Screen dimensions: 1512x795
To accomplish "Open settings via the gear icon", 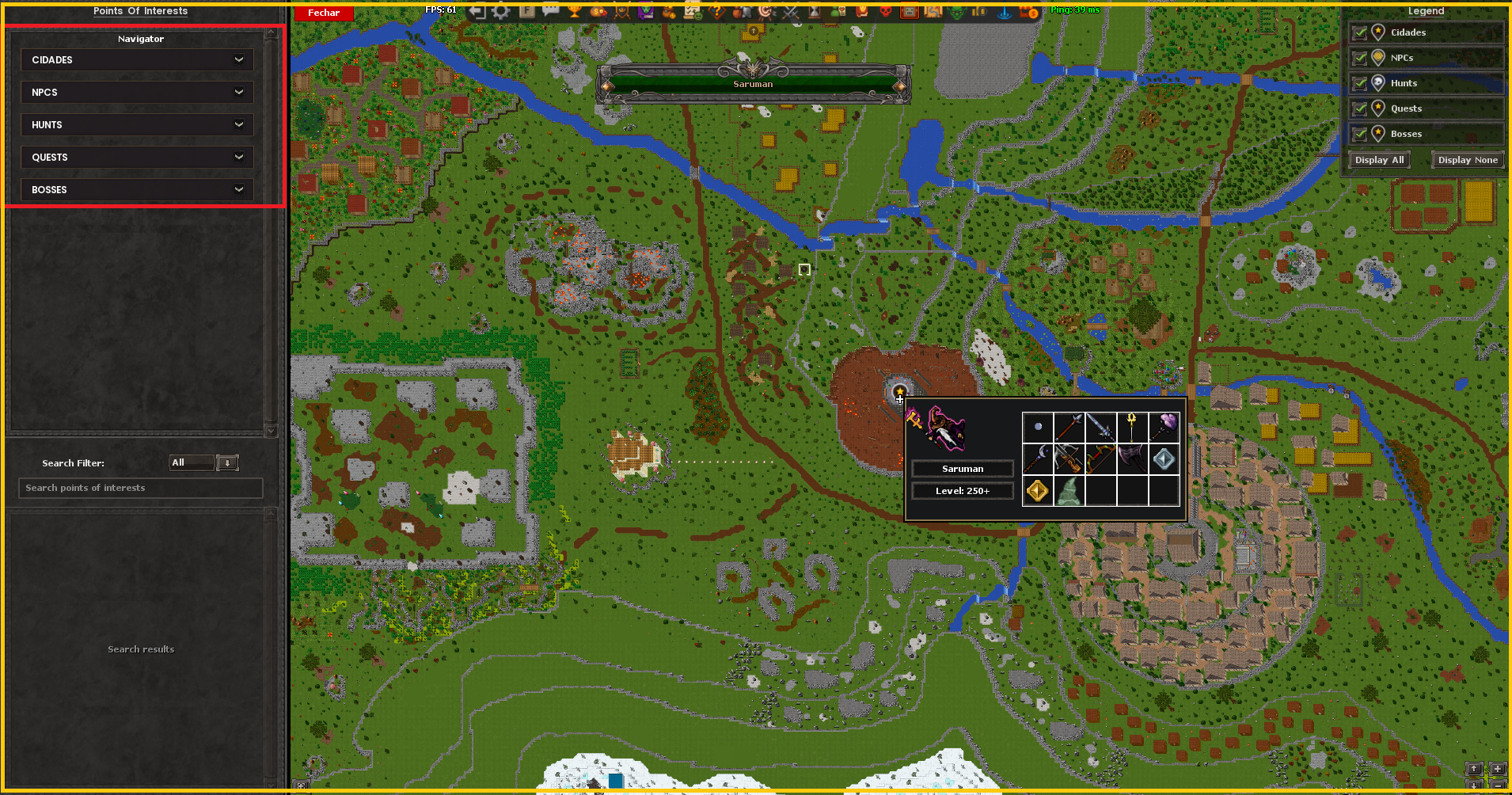I will [501, 11].
